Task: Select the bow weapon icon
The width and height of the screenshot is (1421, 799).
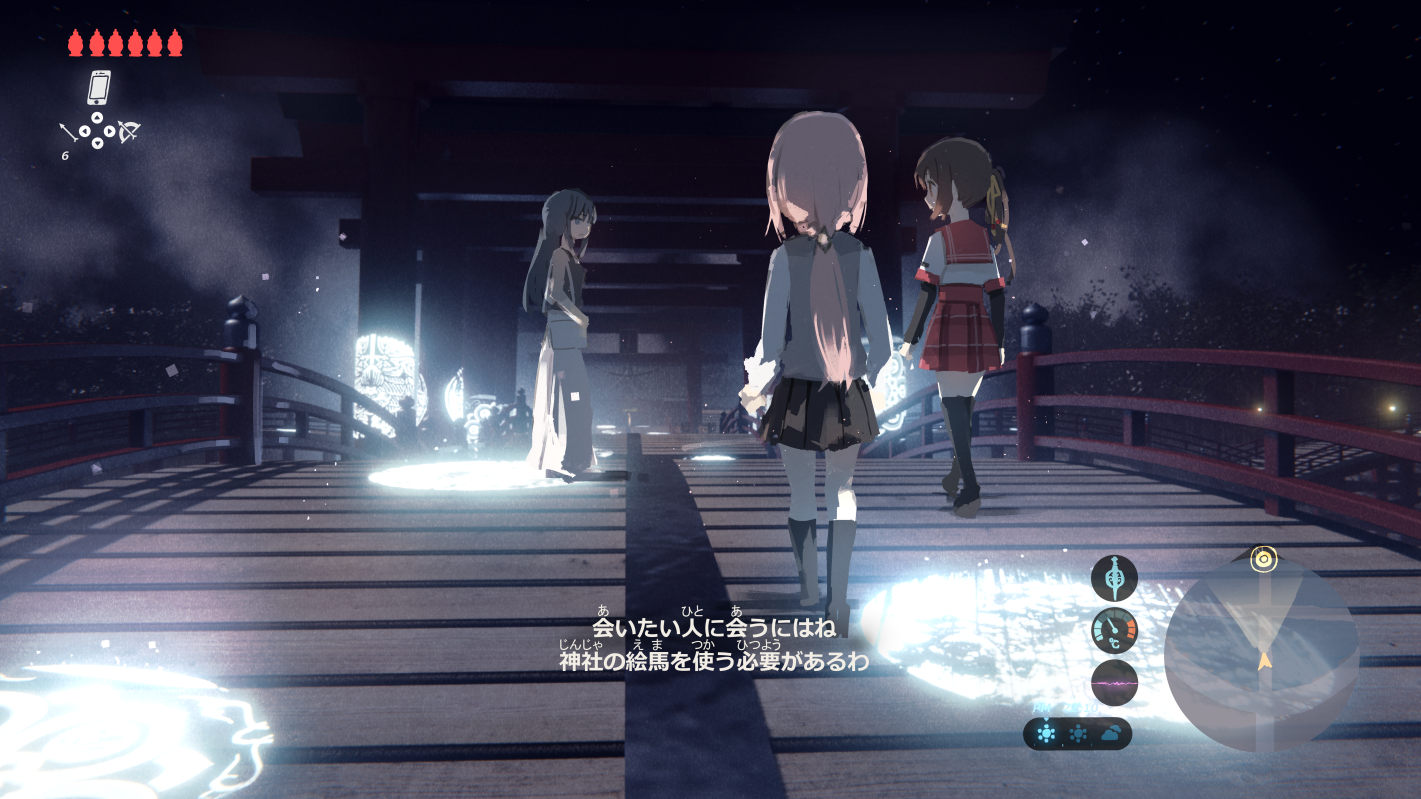Action: [x=128, y=131]
